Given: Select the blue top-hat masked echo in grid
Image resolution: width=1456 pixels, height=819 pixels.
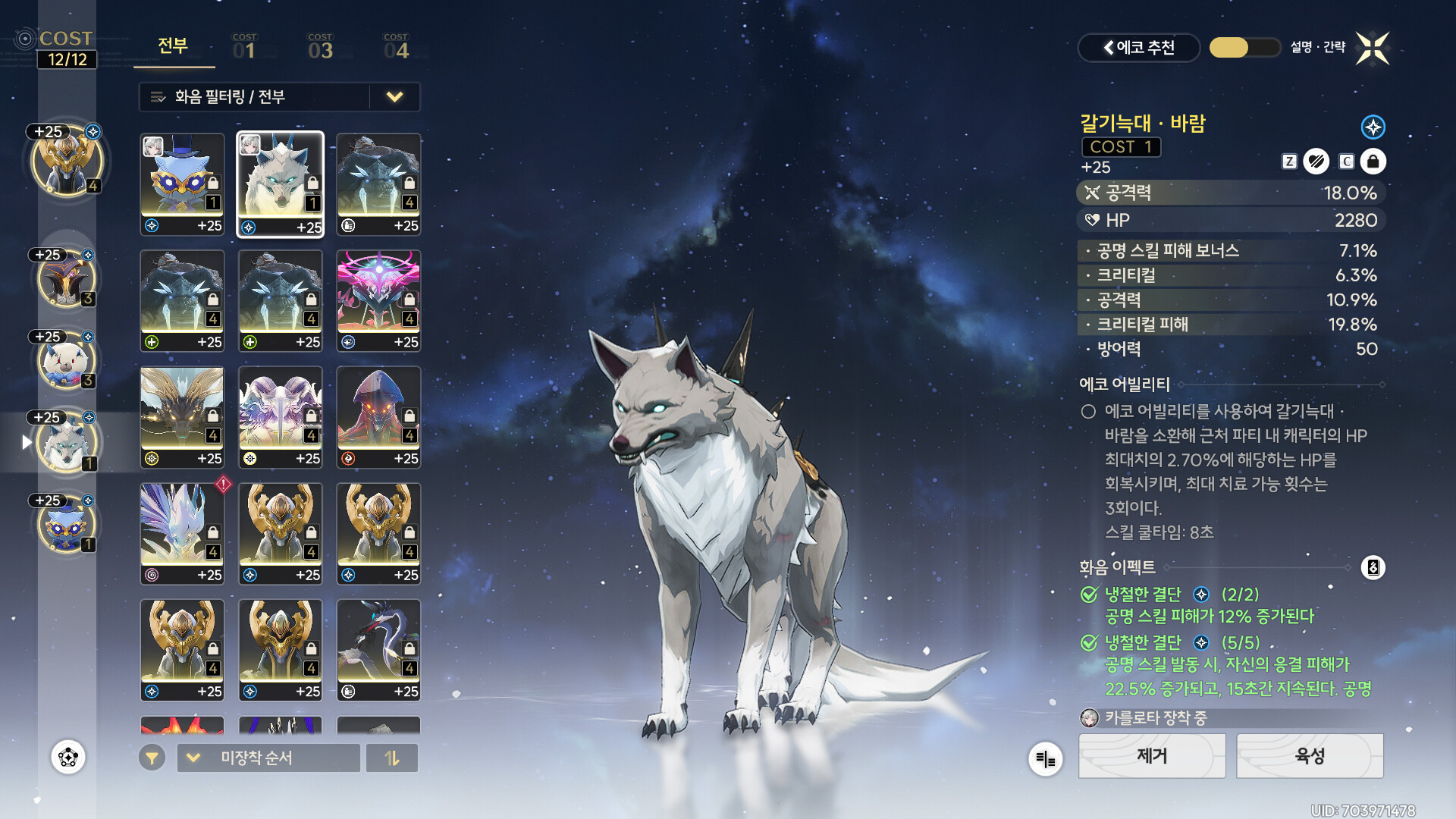Looking at the screenshot, I should (182, 184).
